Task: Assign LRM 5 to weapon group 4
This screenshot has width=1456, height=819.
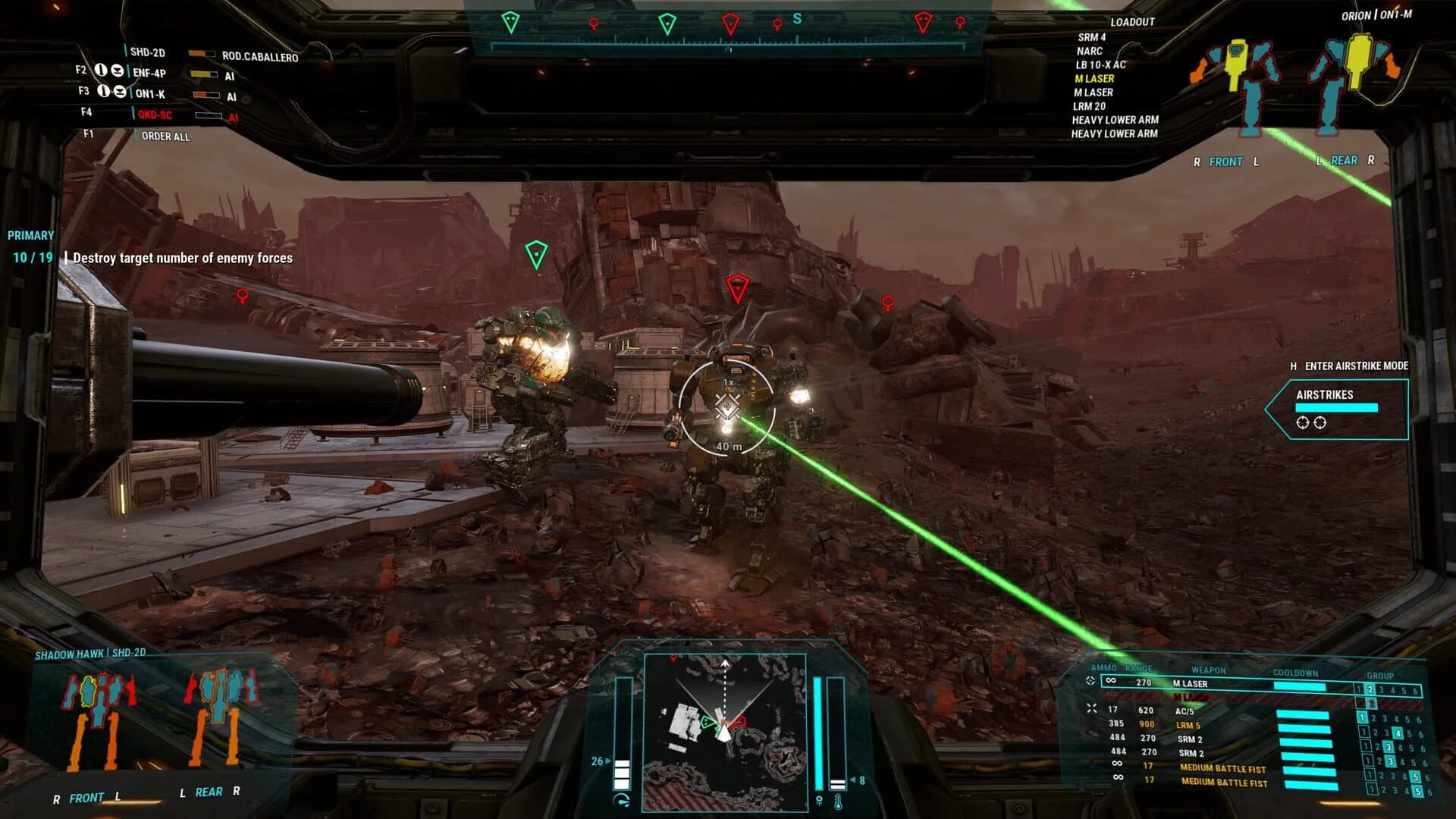Action: [x=1398, y=732]
